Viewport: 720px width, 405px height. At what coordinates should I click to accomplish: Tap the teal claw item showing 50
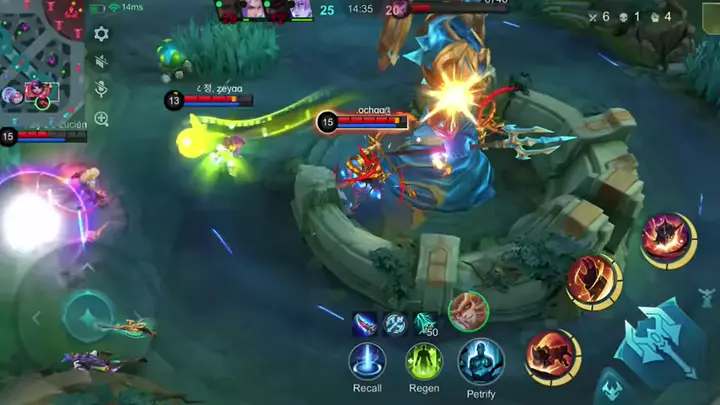[x=426, y=324]
